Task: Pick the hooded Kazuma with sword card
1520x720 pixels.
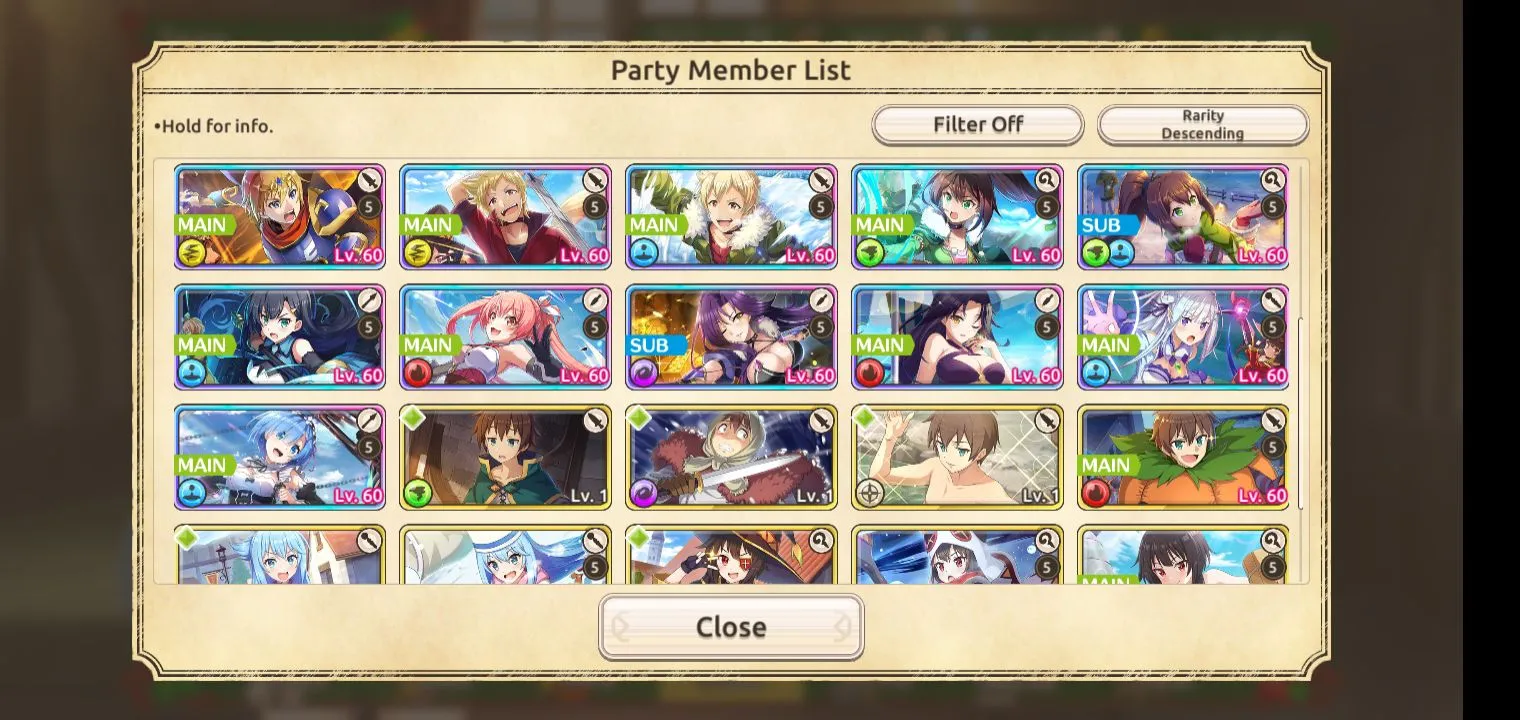Action: [731, 457]
